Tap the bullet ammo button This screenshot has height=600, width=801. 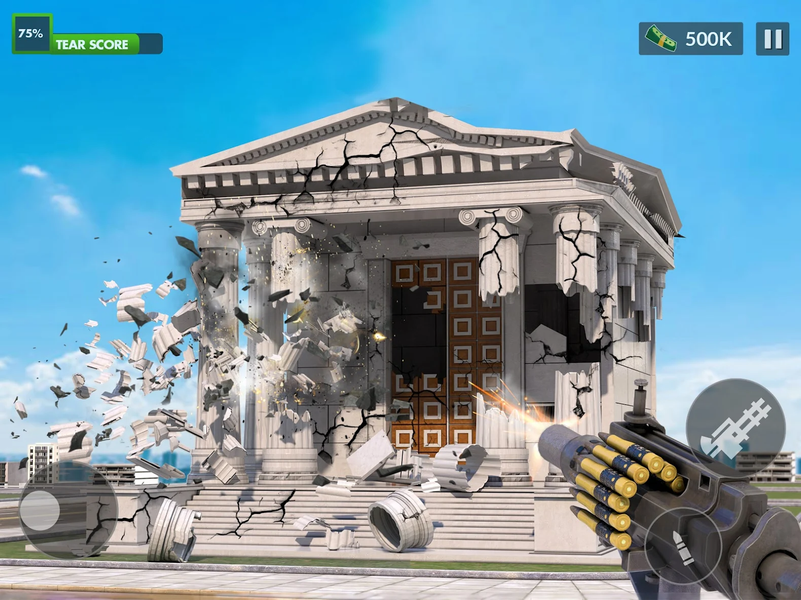[x=682, y=545]
